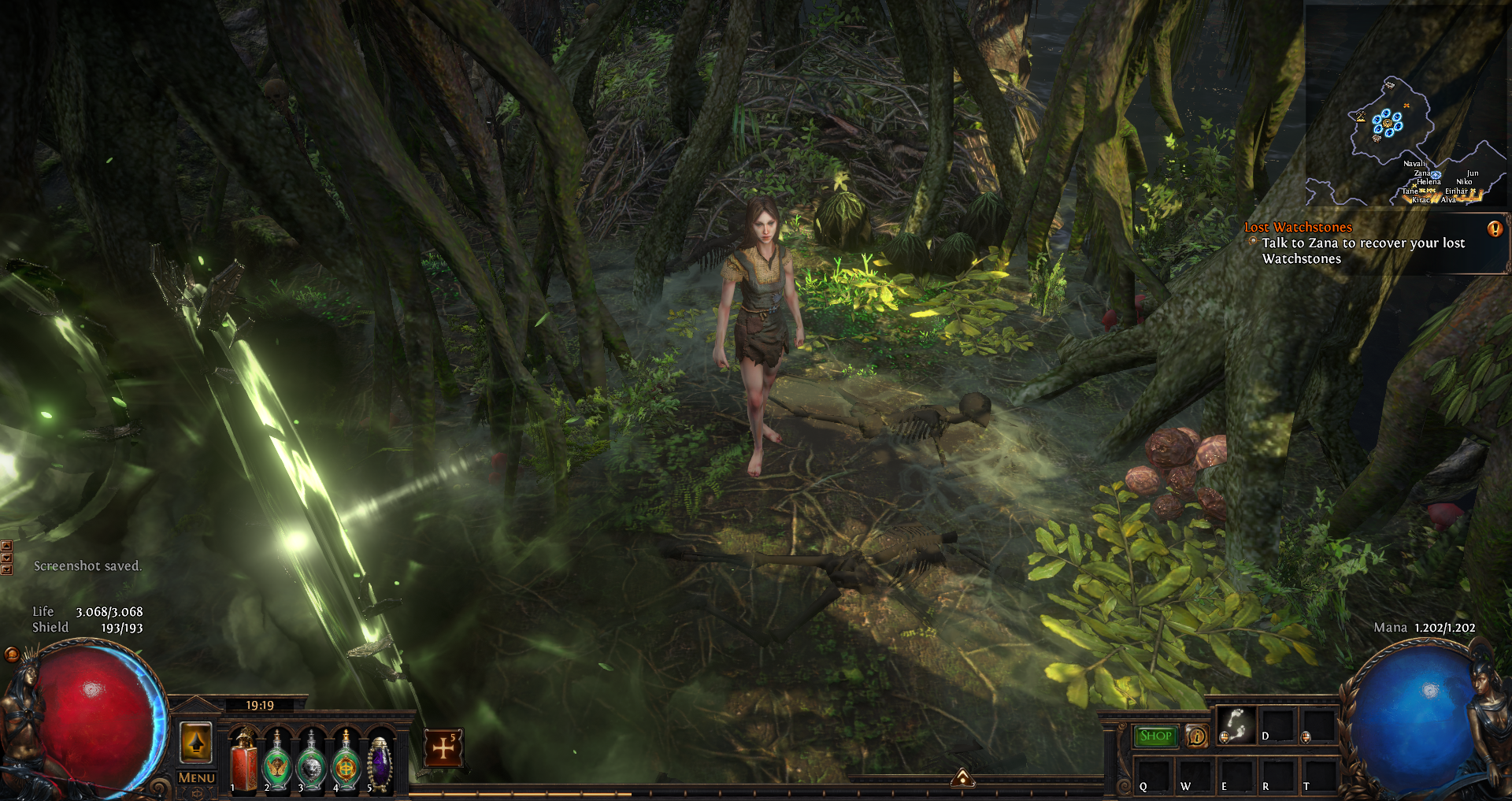Click the golden level-up arrow button
Viewport: 1512px width, 801px height.
[x=196, y=742]
